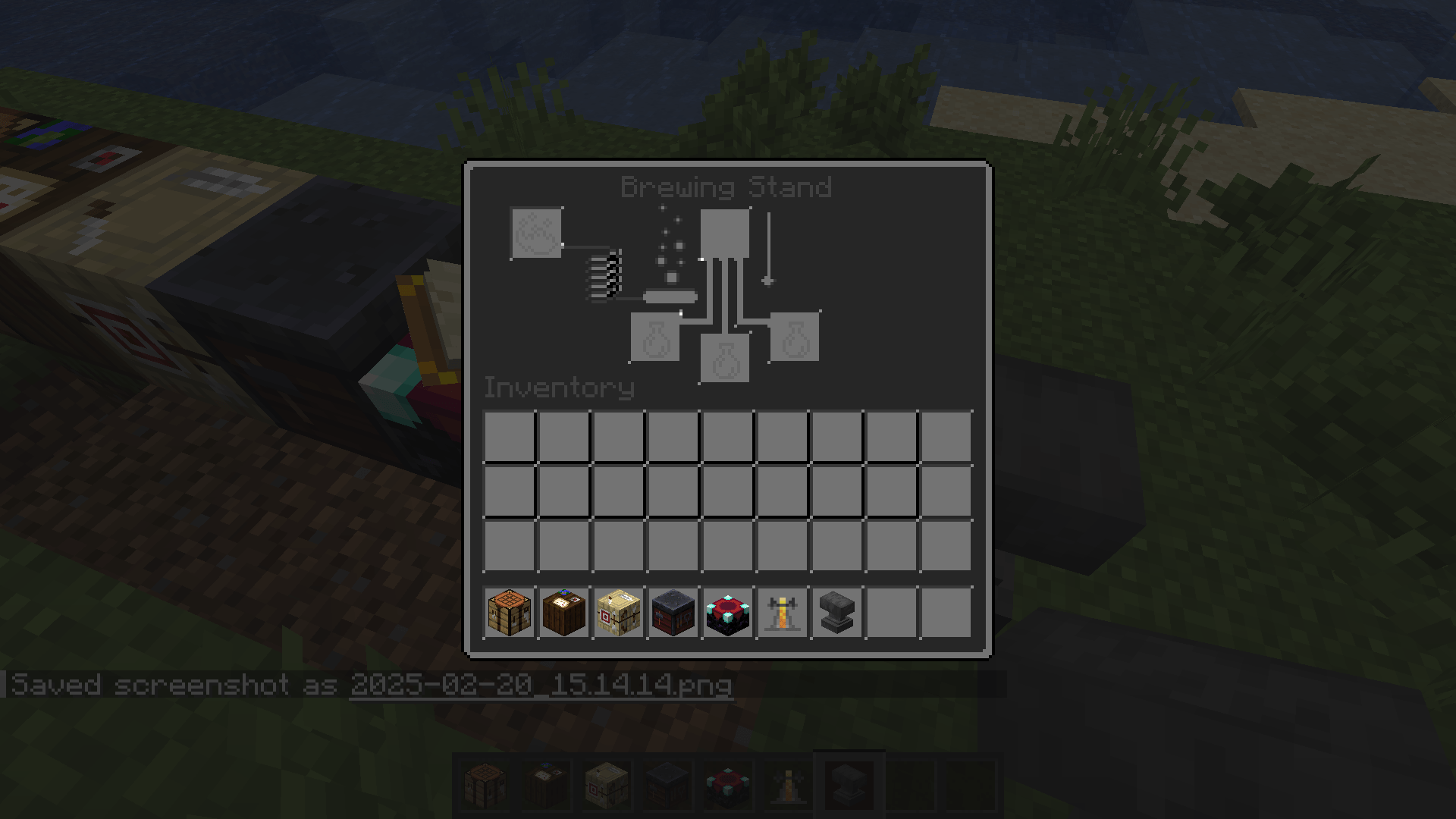Image resolution: width=1456 pixels, height=819 pixels.
Task: Select the Anvil item in the hotbar
Action: [836, 613]
